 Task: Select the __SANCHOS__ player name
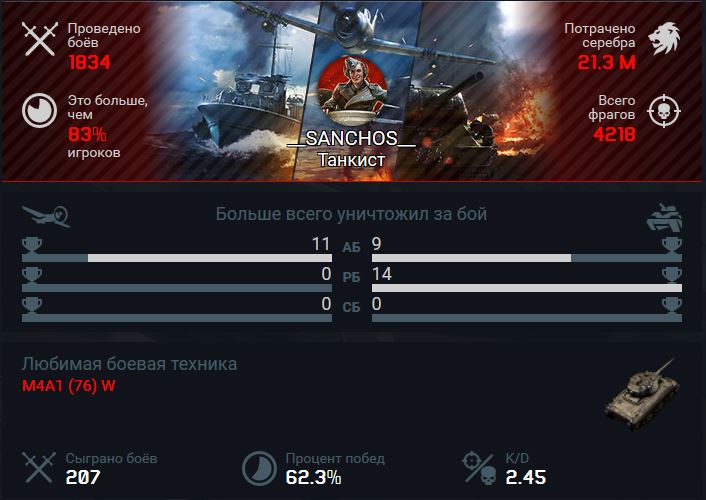tap(351, 140)
